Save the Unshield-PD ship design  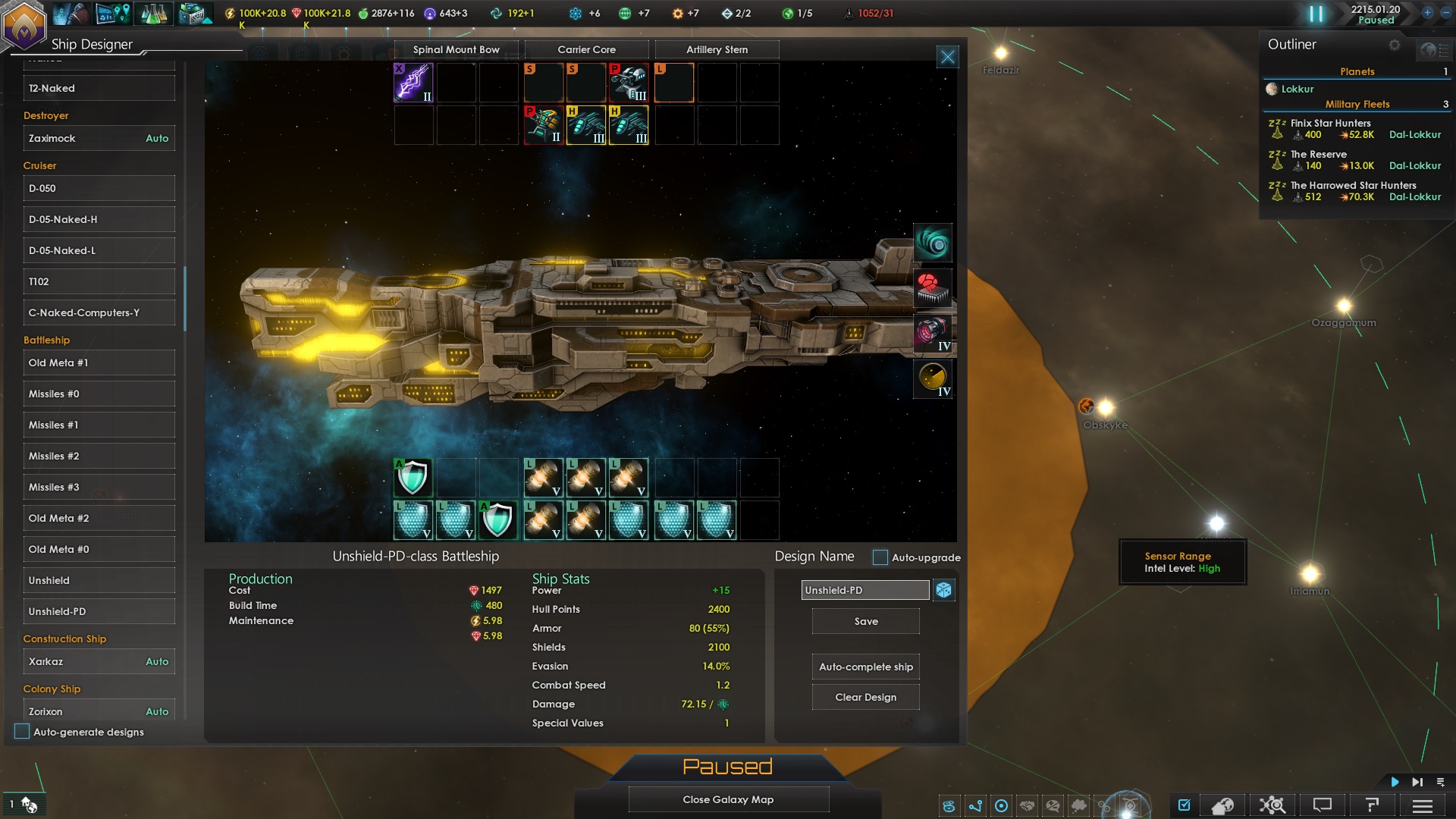tap(865, 621)
